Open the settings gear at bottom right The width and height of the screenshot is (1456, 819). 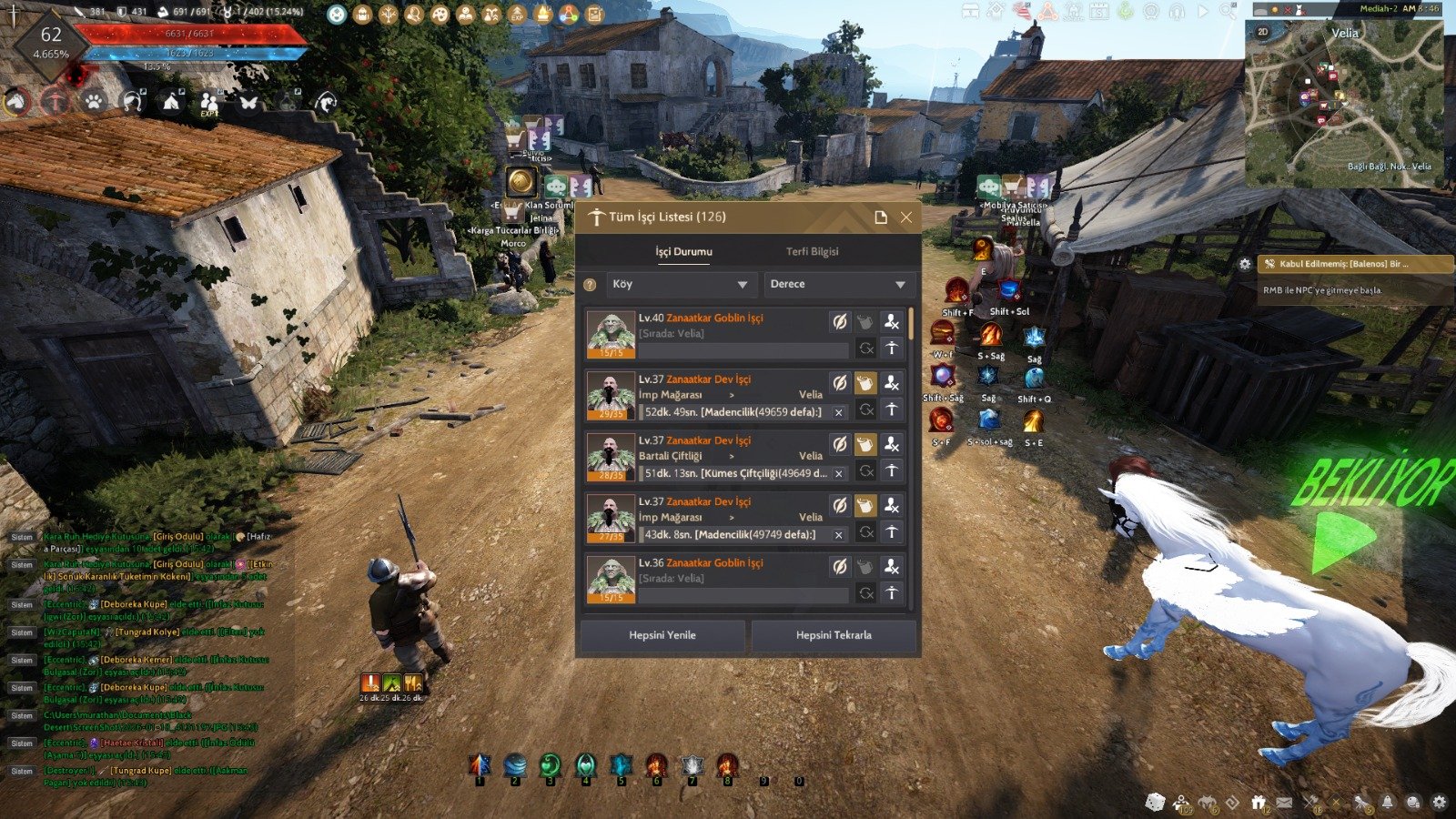click(x=1440, y=802)
